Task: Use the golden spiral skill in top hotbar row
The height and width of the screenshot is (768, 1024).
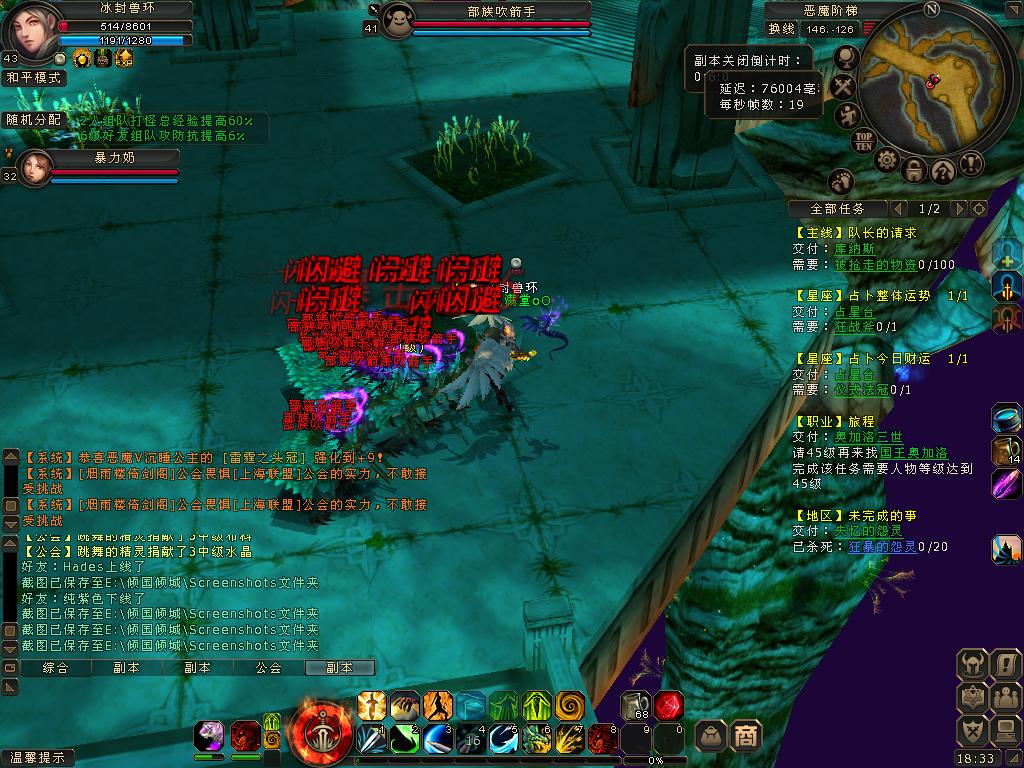Action: pos(570,705)
